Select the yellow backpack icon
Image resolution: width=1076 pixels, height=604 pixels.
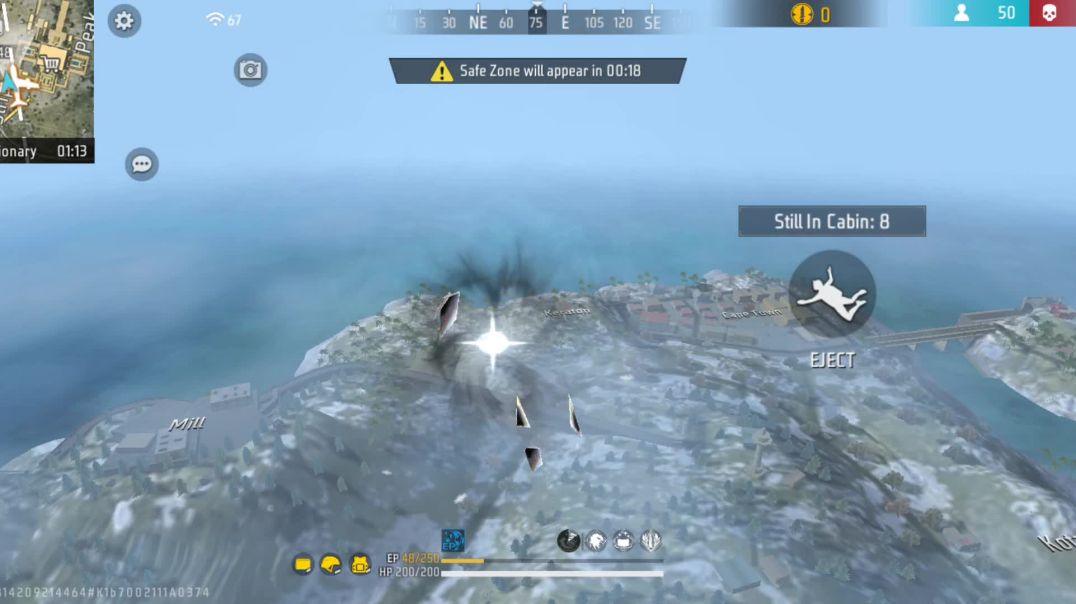pos(360,565)
